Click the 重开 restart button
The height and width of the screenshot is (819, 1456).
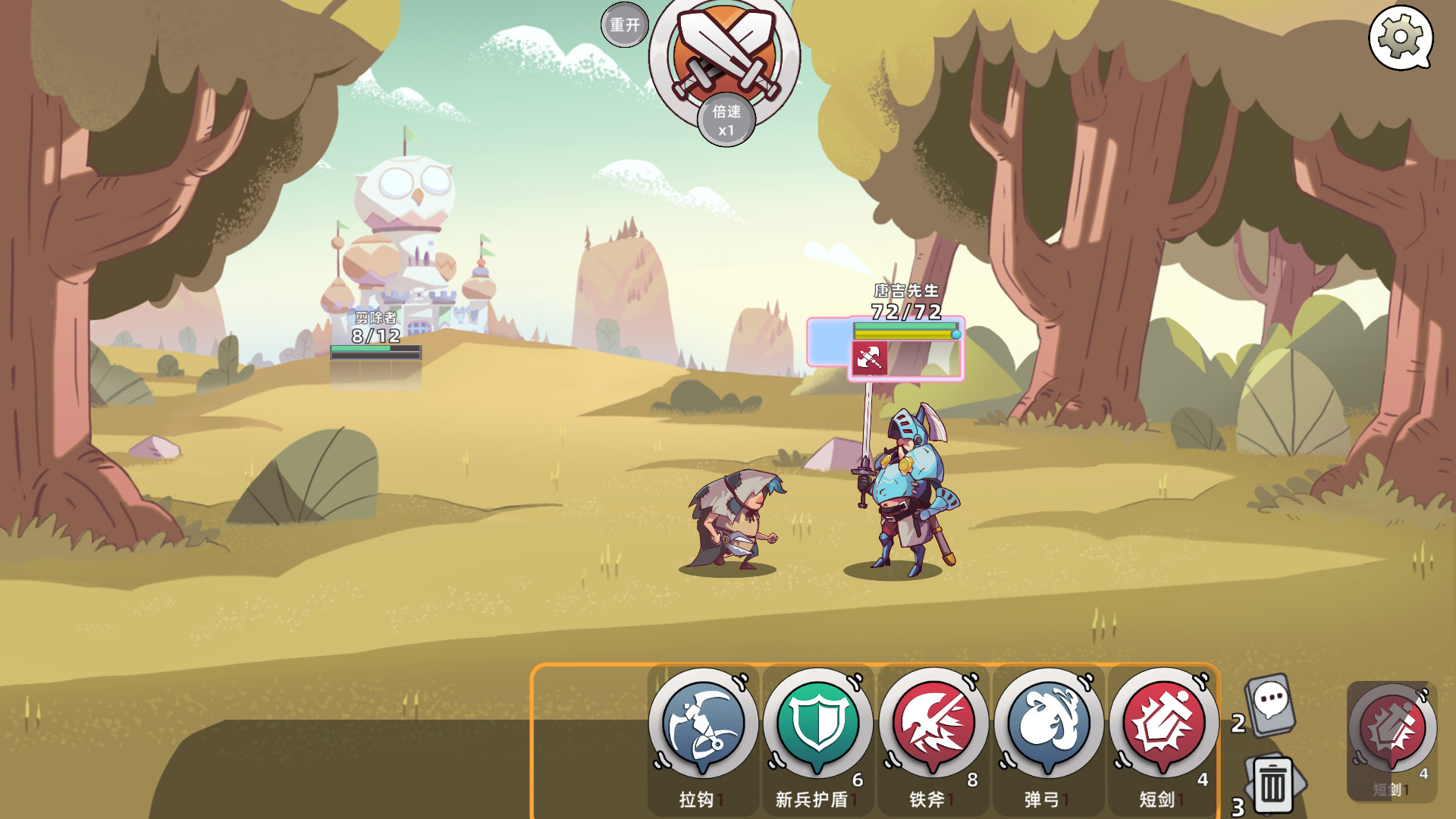625,25
